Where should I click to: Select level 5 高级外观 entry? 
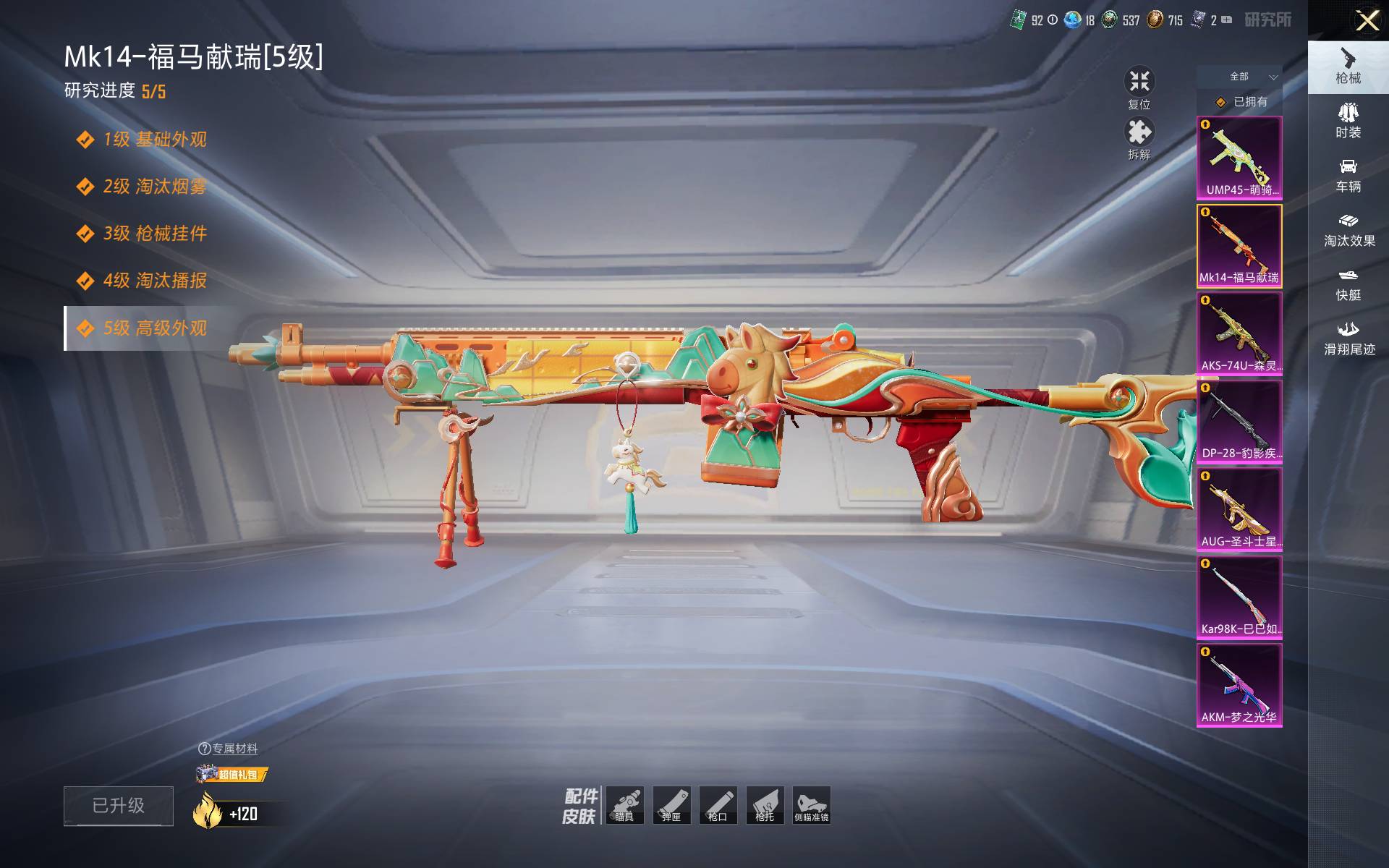click(154, 328)
